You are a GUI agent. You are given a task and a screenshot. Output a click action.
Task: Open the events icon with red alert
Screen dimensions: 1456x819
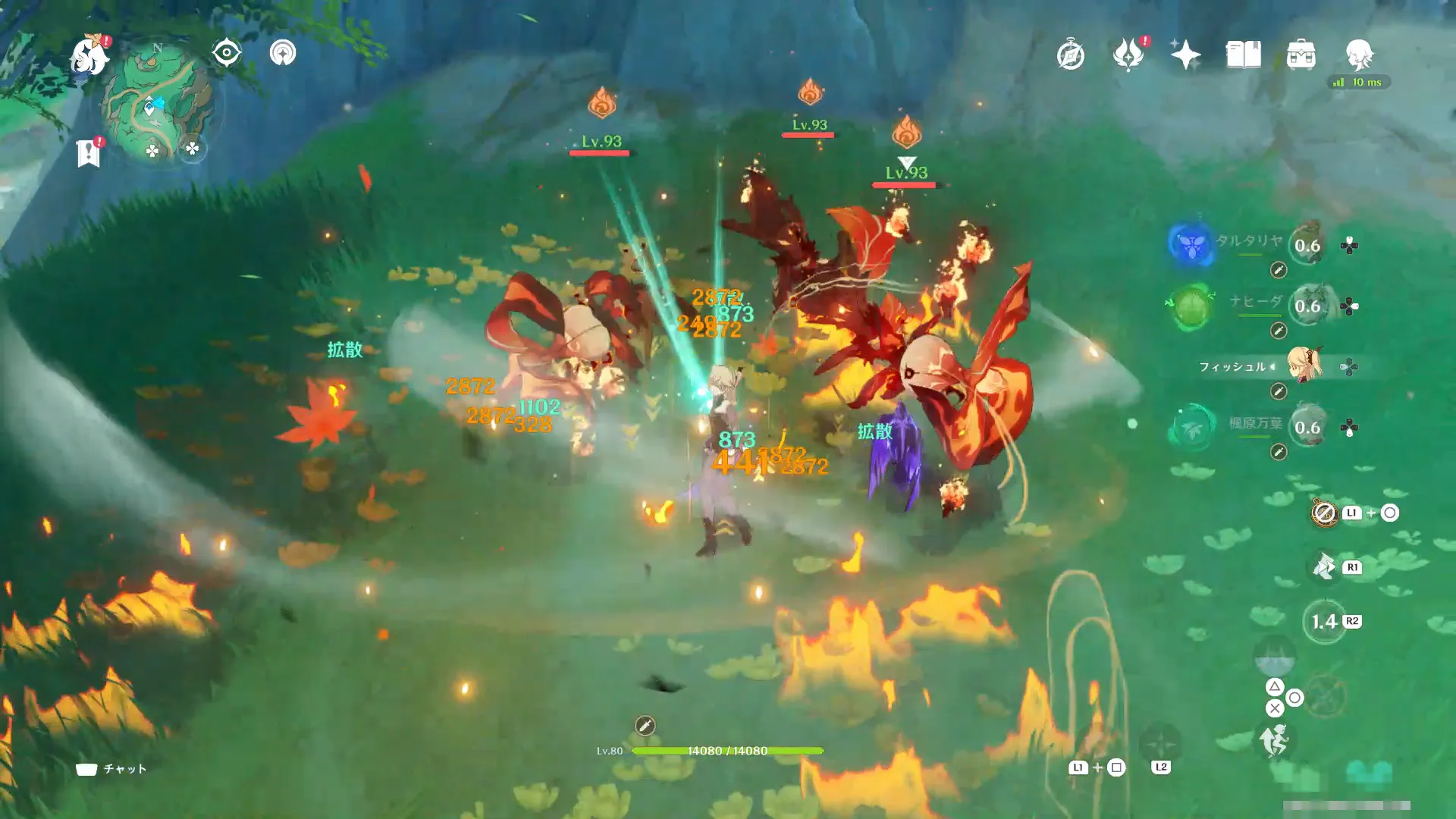1128,55
